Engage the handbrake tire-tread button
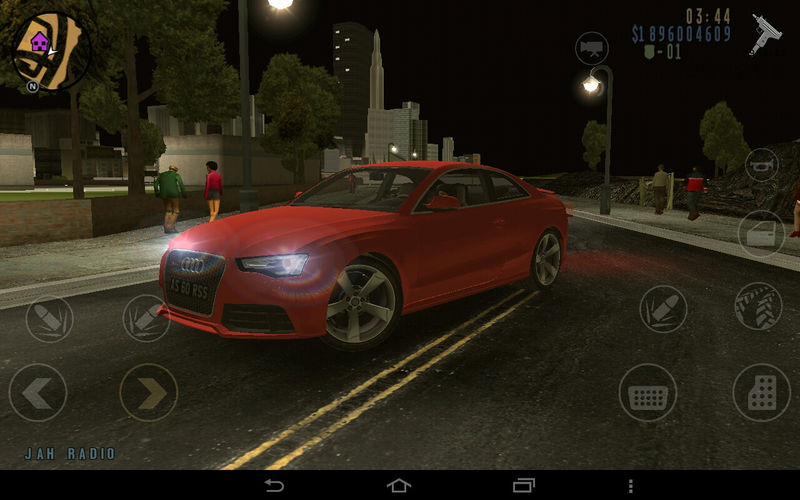Viewport: 800px width, 500px height. coord(758,306)
